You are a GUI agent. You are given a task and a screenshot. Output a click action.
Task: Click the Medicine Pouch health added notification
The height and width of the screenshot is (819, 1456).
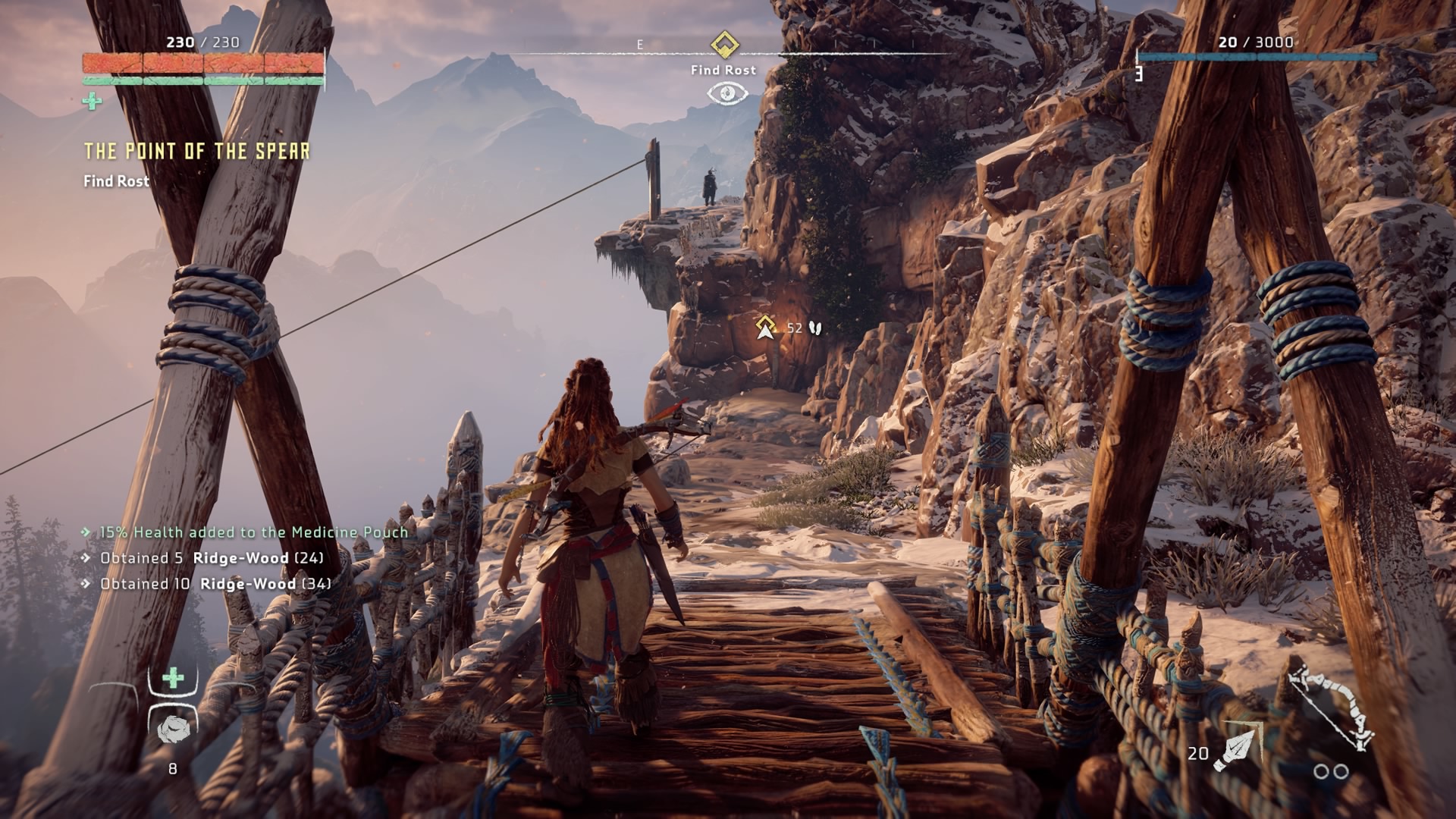[x=253, y=532]
